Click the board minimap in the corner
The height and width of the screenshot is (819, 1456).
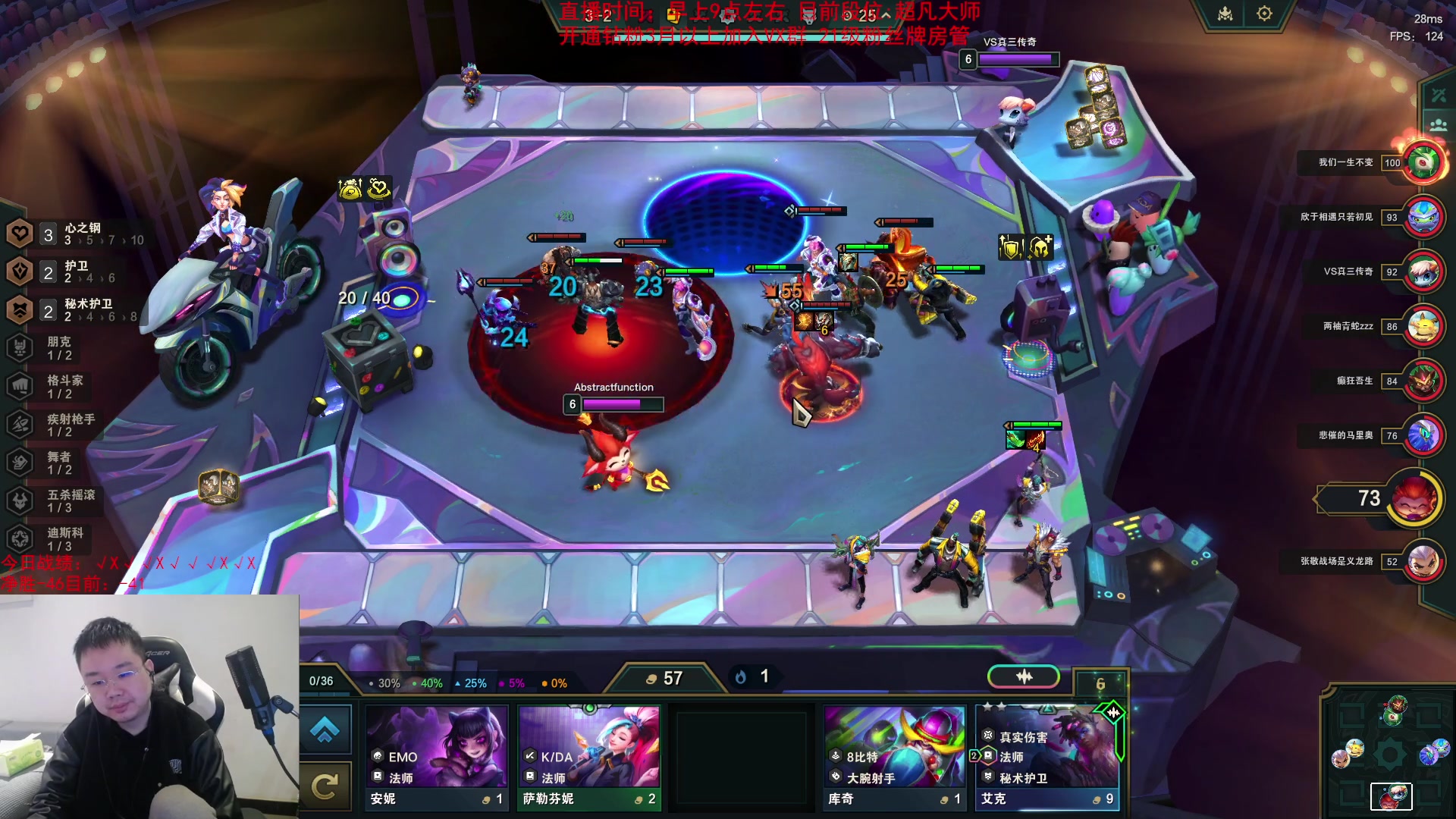tap(1391, 755)
